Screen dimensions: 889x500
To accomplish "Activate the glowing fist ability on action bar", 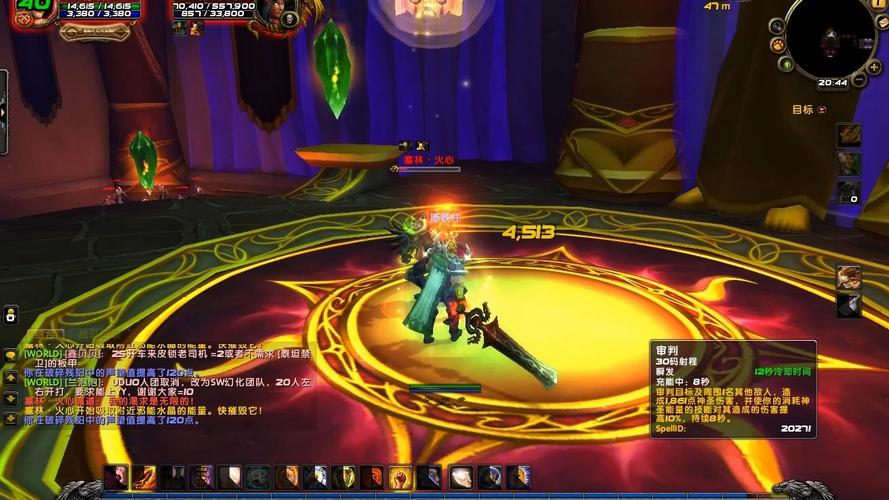I will (x=401, y=478).
